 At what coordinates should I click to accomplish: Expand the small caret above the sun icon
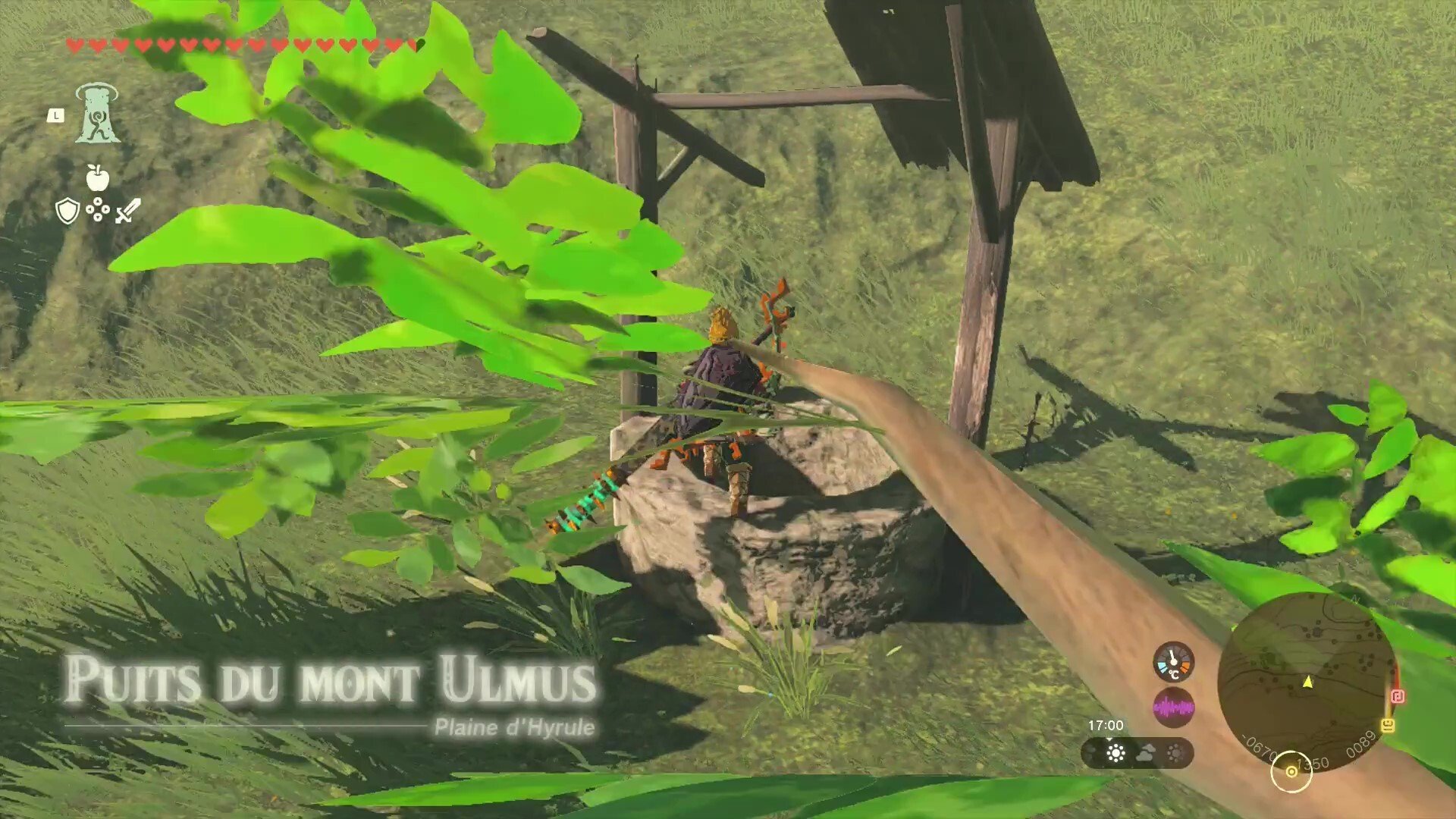[x=1110, y=740]
